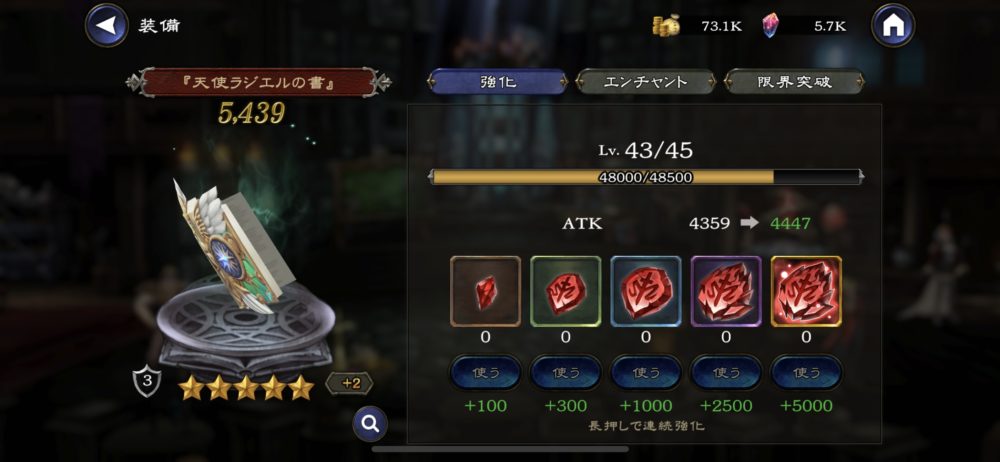This screenshot has width=1000, height=462.
Task: Go back using the arrow button
Action: click(x=106, y=25)
